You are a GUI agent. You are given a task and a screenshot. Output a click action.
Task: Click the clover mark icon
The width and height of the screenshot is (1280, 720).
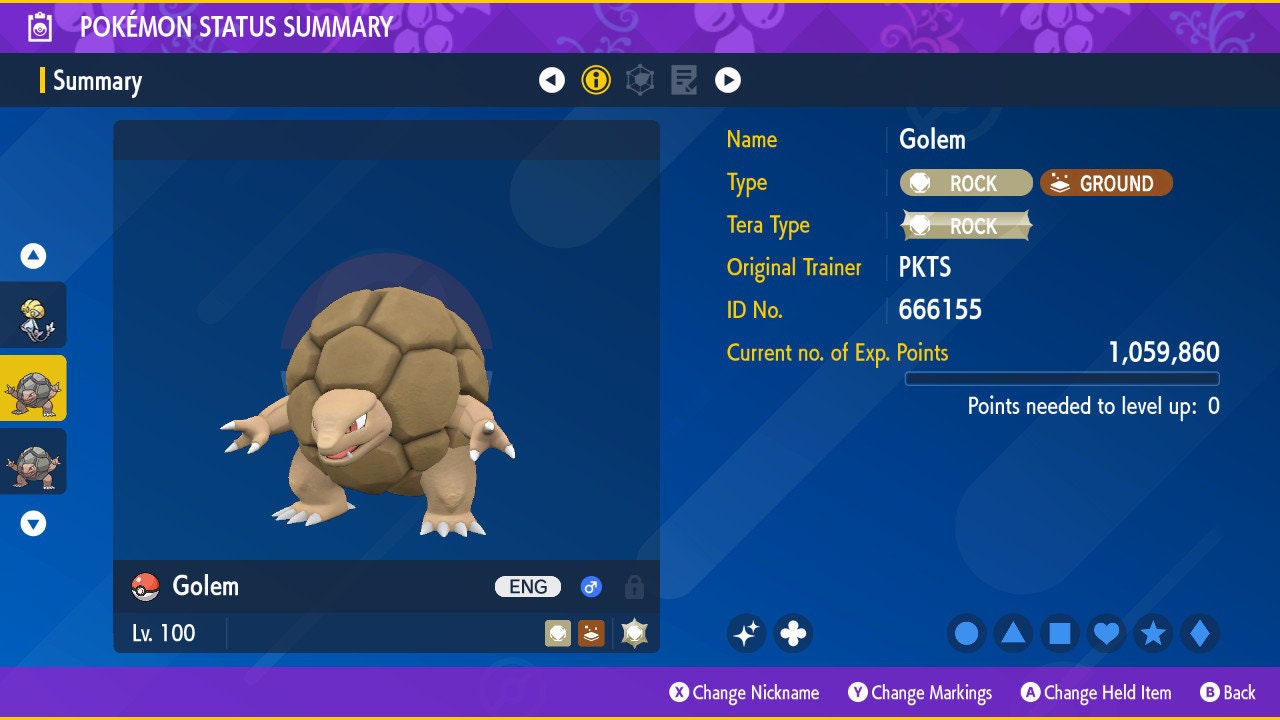pyautogui.click(x=793, y=633)
